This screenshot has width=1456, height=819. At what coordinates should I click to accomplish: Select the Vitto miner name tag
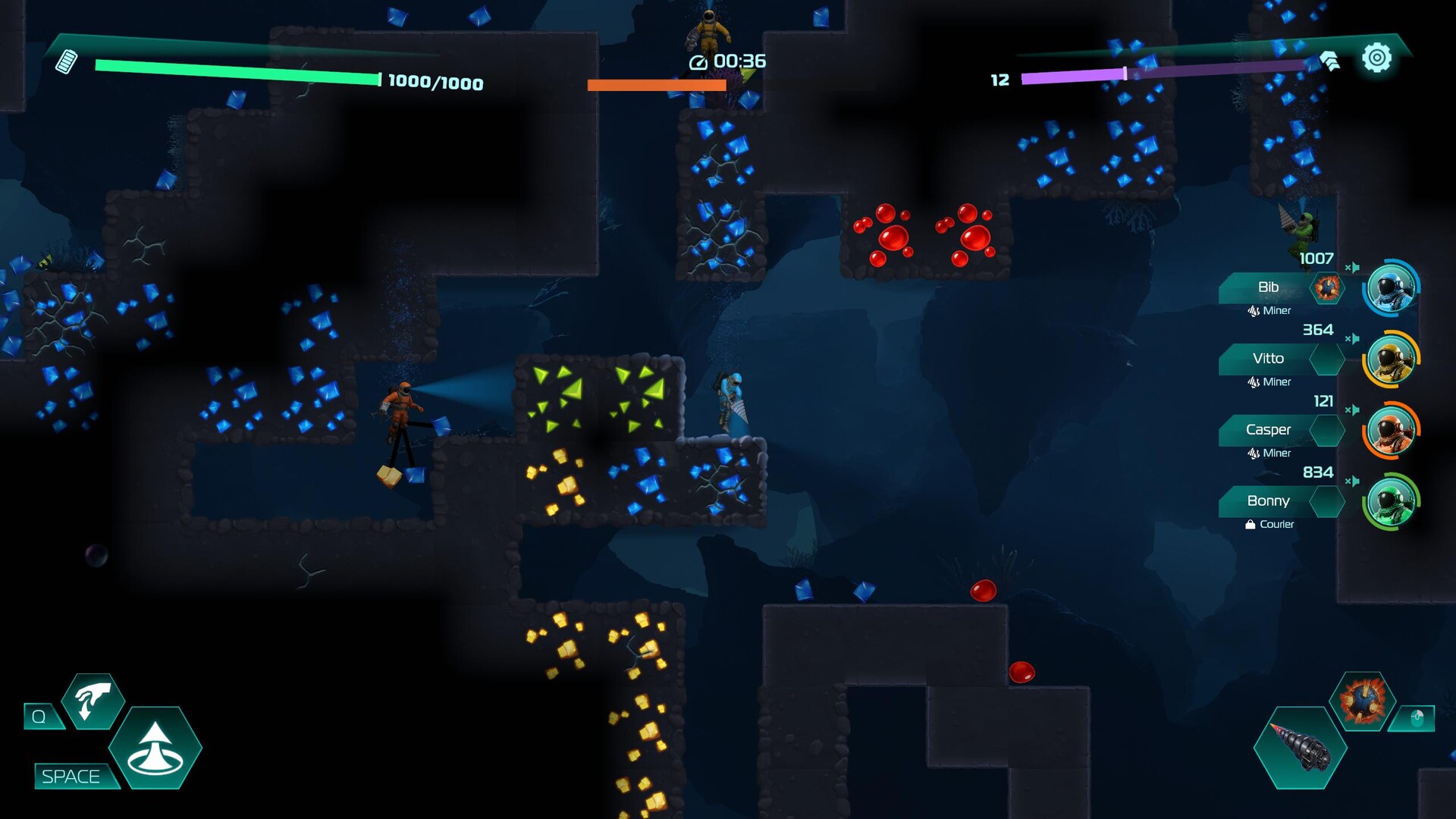click(x=1268, y=359)
